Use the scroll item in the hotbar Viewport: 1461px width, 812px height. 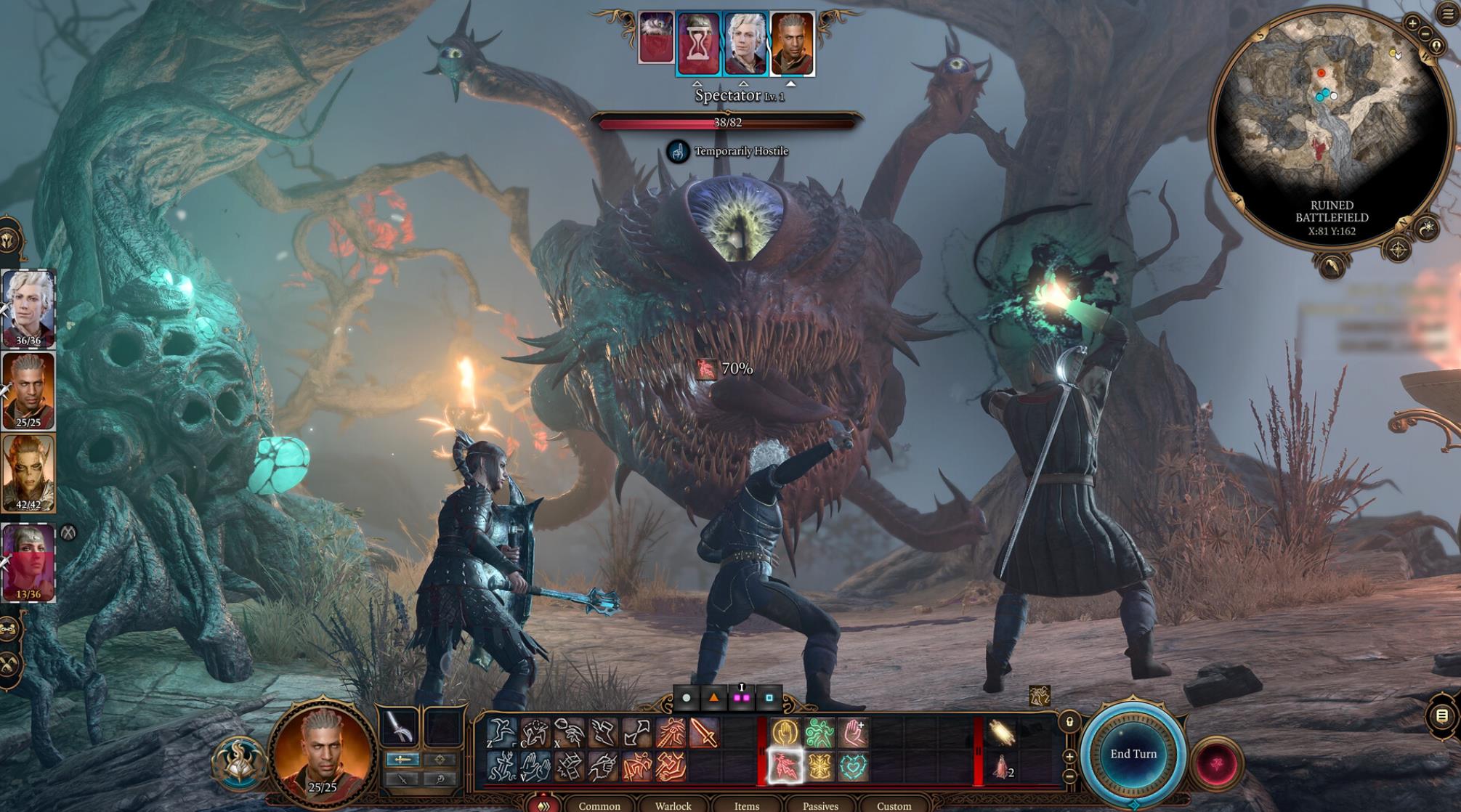[1002, 733]
